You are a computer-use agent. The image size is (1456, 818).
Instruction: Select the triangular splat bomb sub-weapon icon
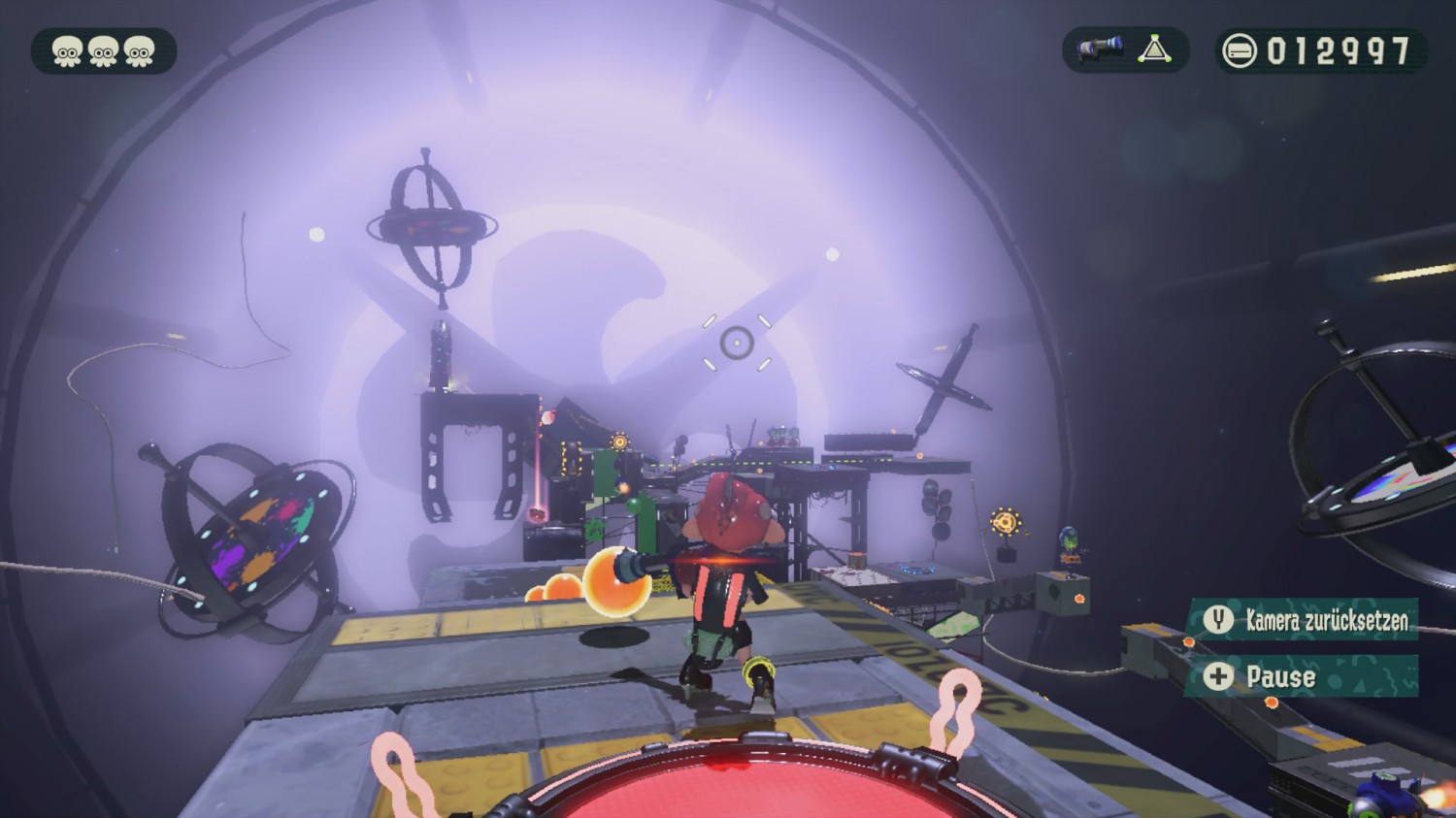[1154, 49]
